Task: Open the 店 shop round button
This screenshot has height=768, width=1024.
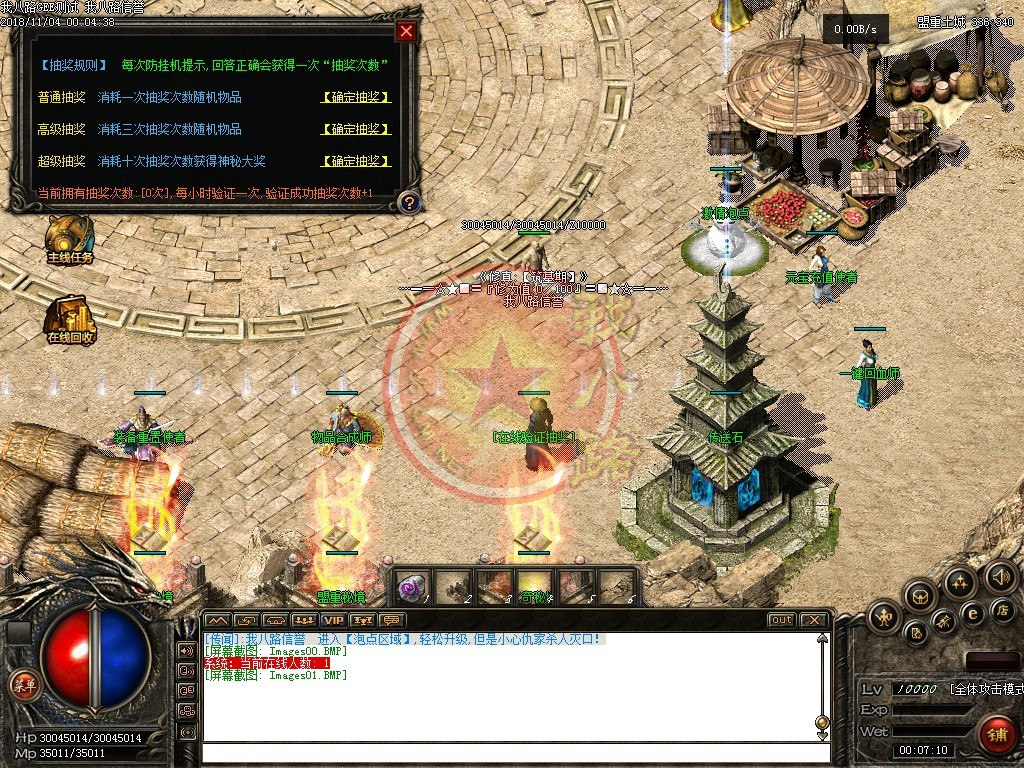Action: click(x=1002, y=609)
